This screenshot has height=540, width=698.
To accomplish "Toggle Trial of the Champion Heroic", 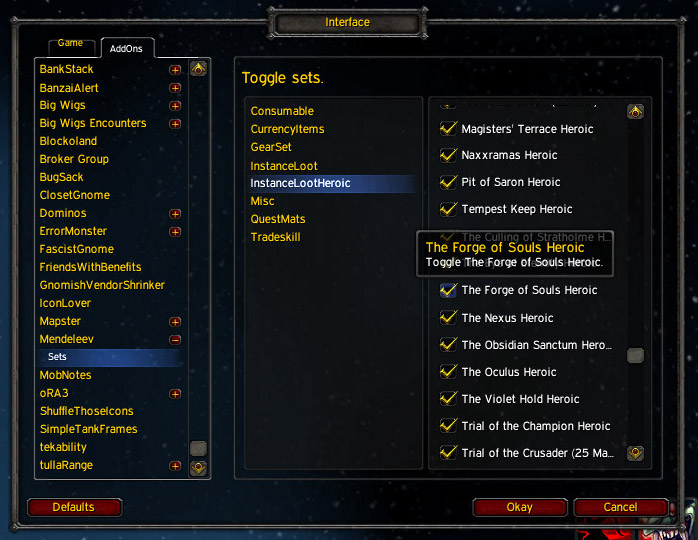I will pos(449,426).
